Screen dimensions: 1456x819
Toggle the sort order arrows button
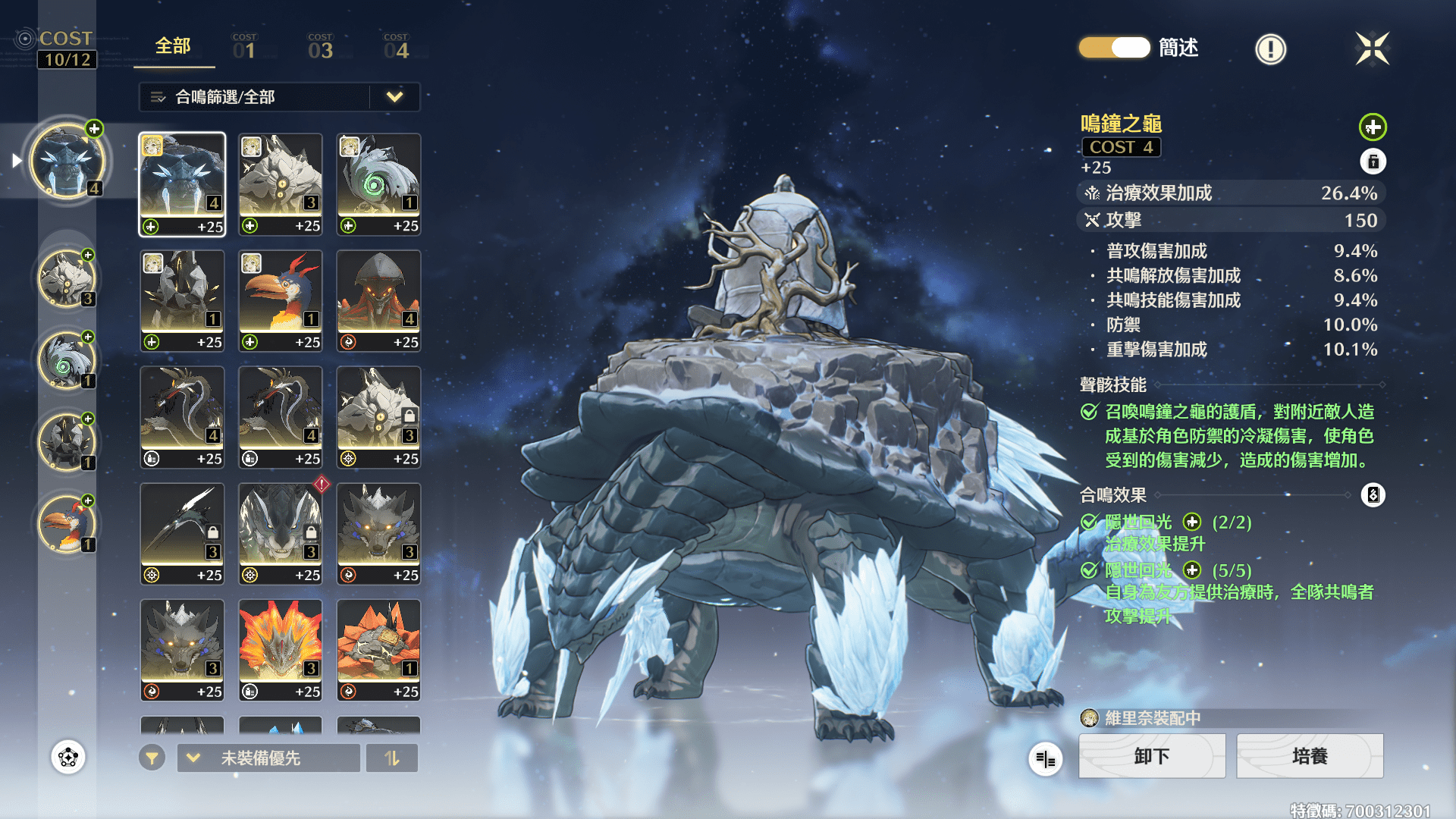391,758
